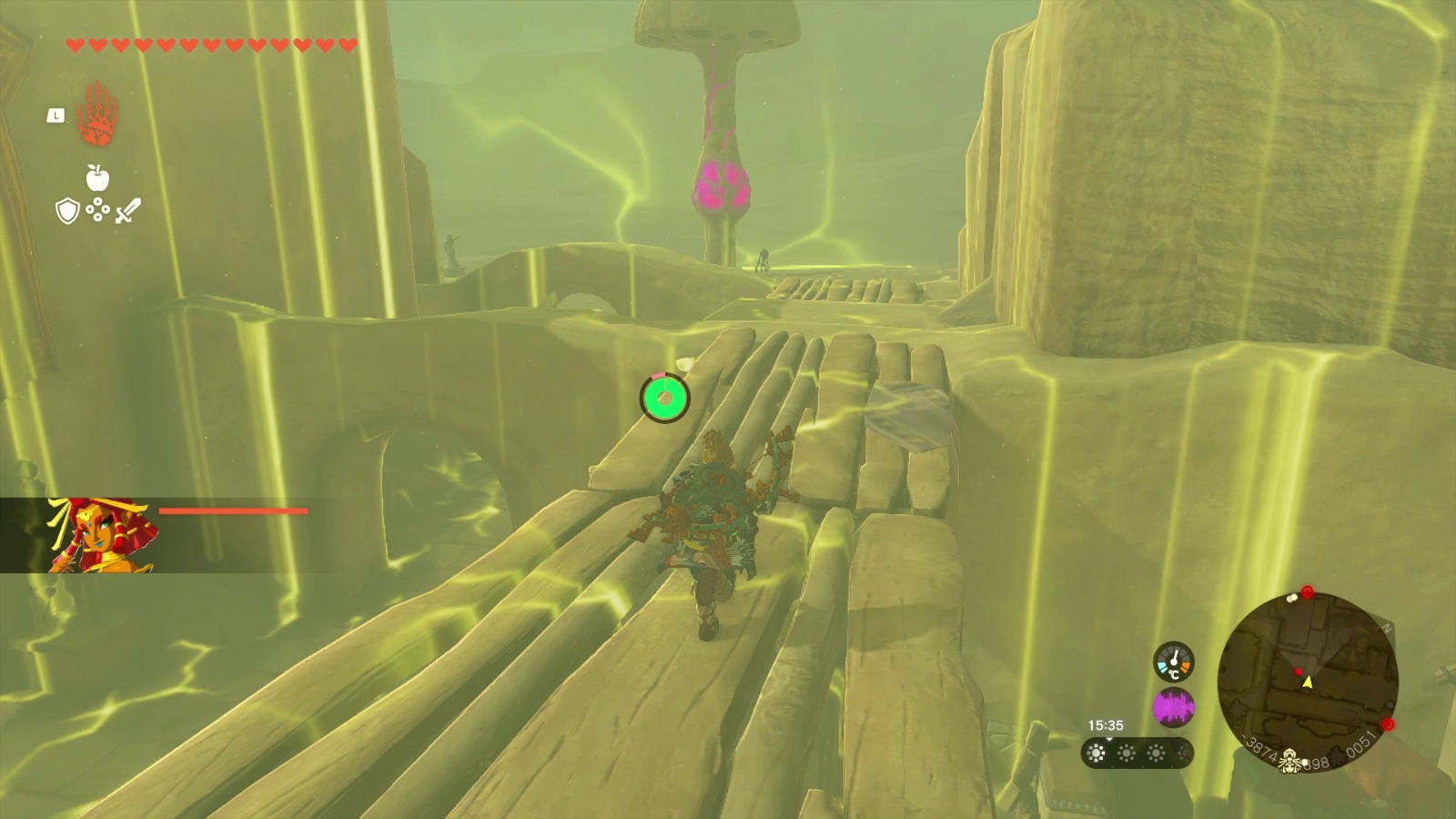Click the apple food item icon

point(97,177)
